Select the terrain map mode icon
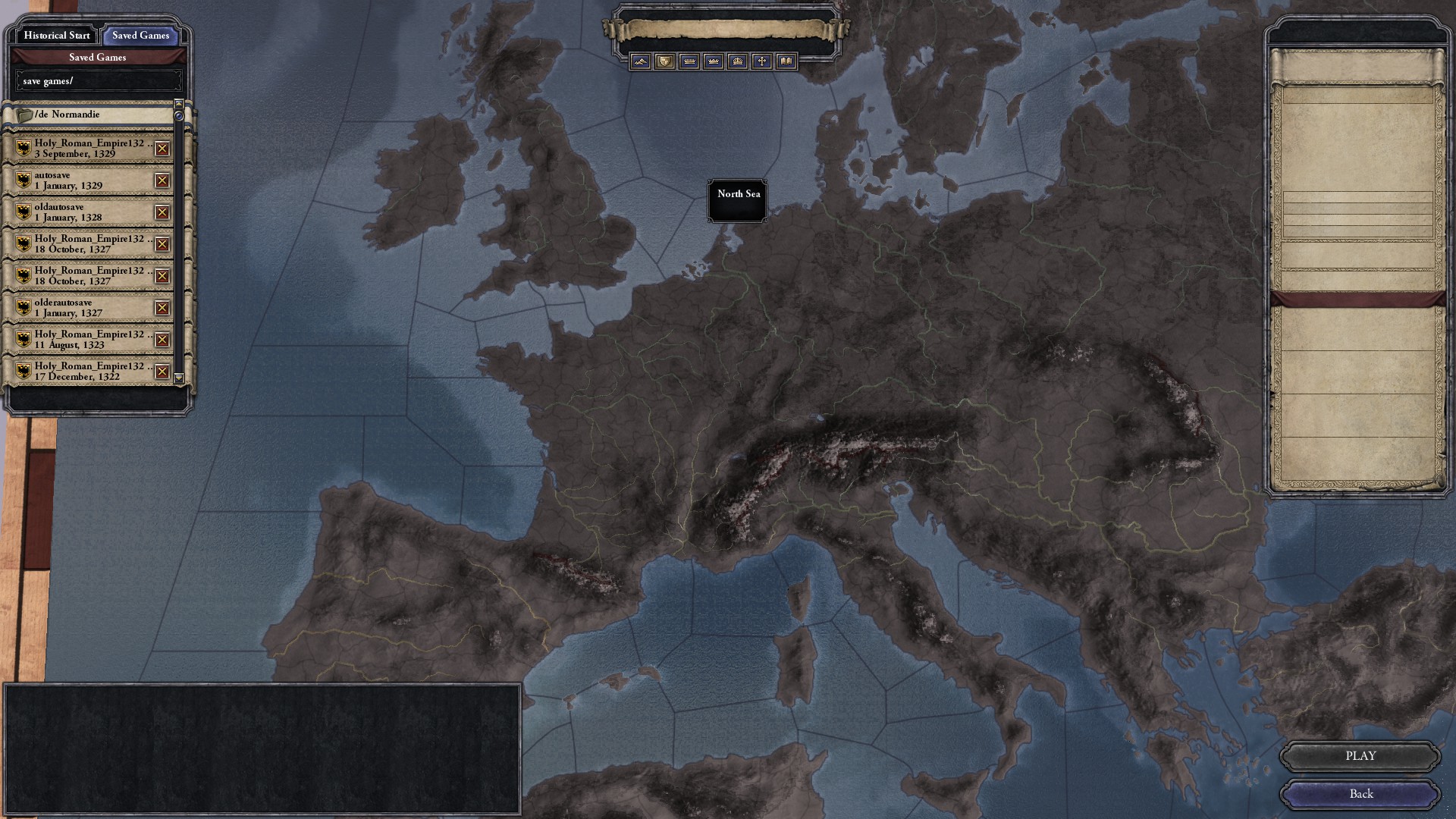 pyautogui.click(x=641, y=61)
